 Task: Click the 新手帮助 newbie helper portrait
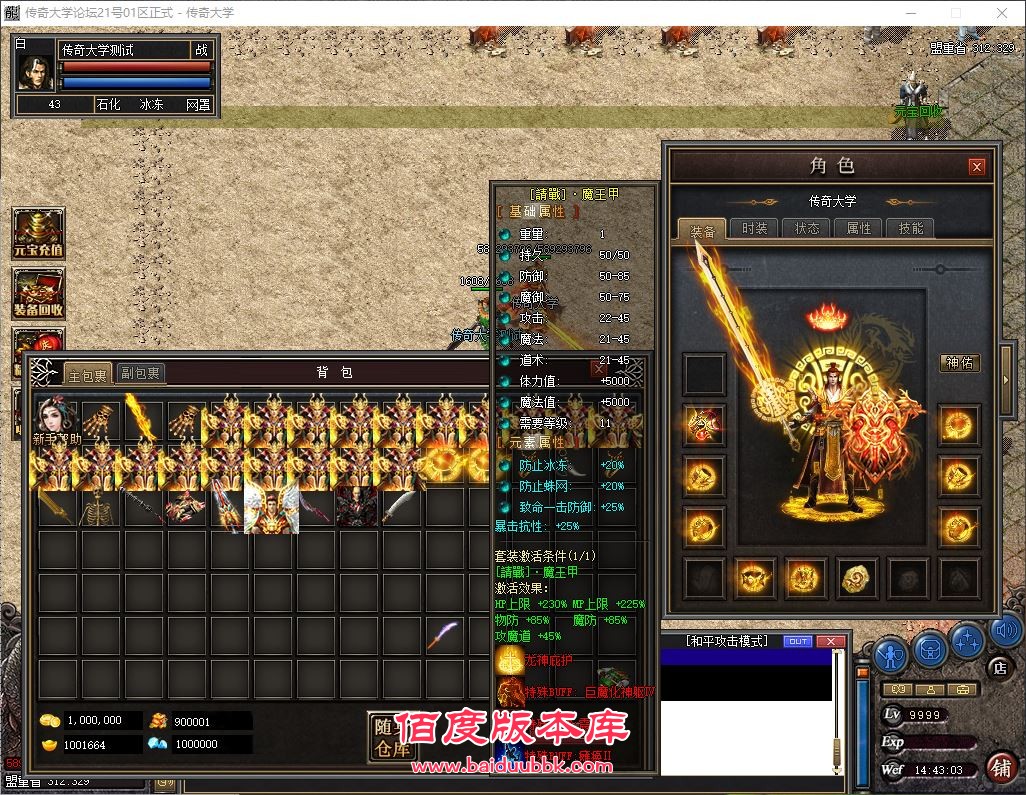click(x=58, y=422)
